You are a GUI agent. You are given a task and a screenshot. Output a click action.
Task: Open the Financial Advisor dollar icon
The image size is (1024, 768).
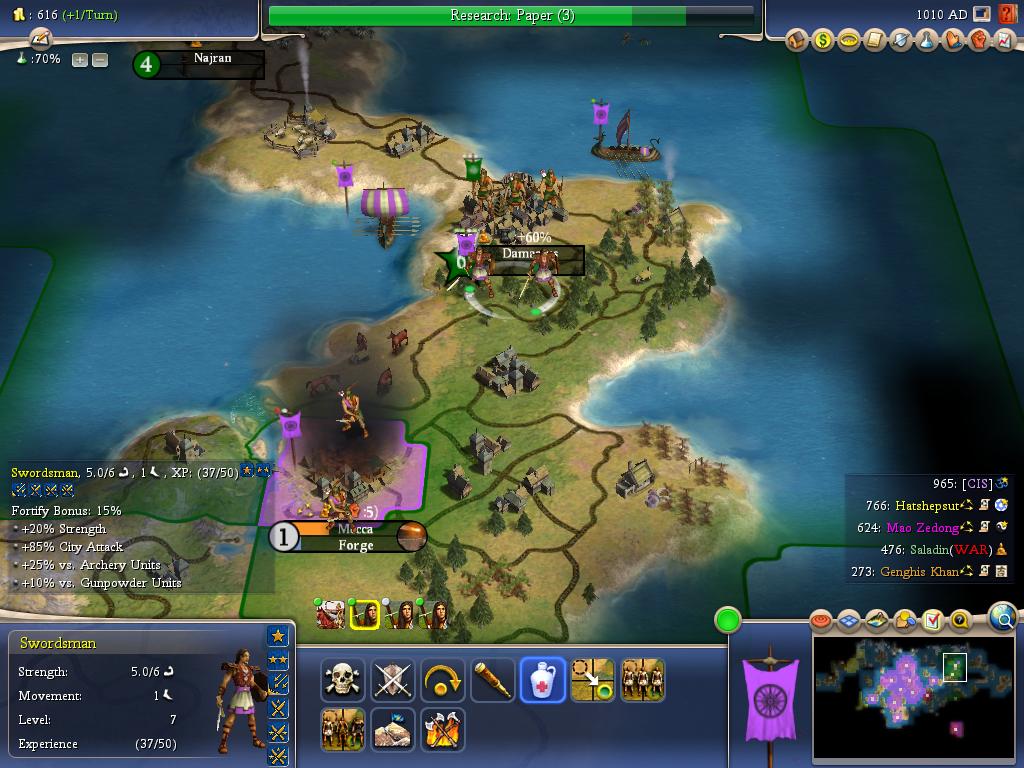point(823,41)
